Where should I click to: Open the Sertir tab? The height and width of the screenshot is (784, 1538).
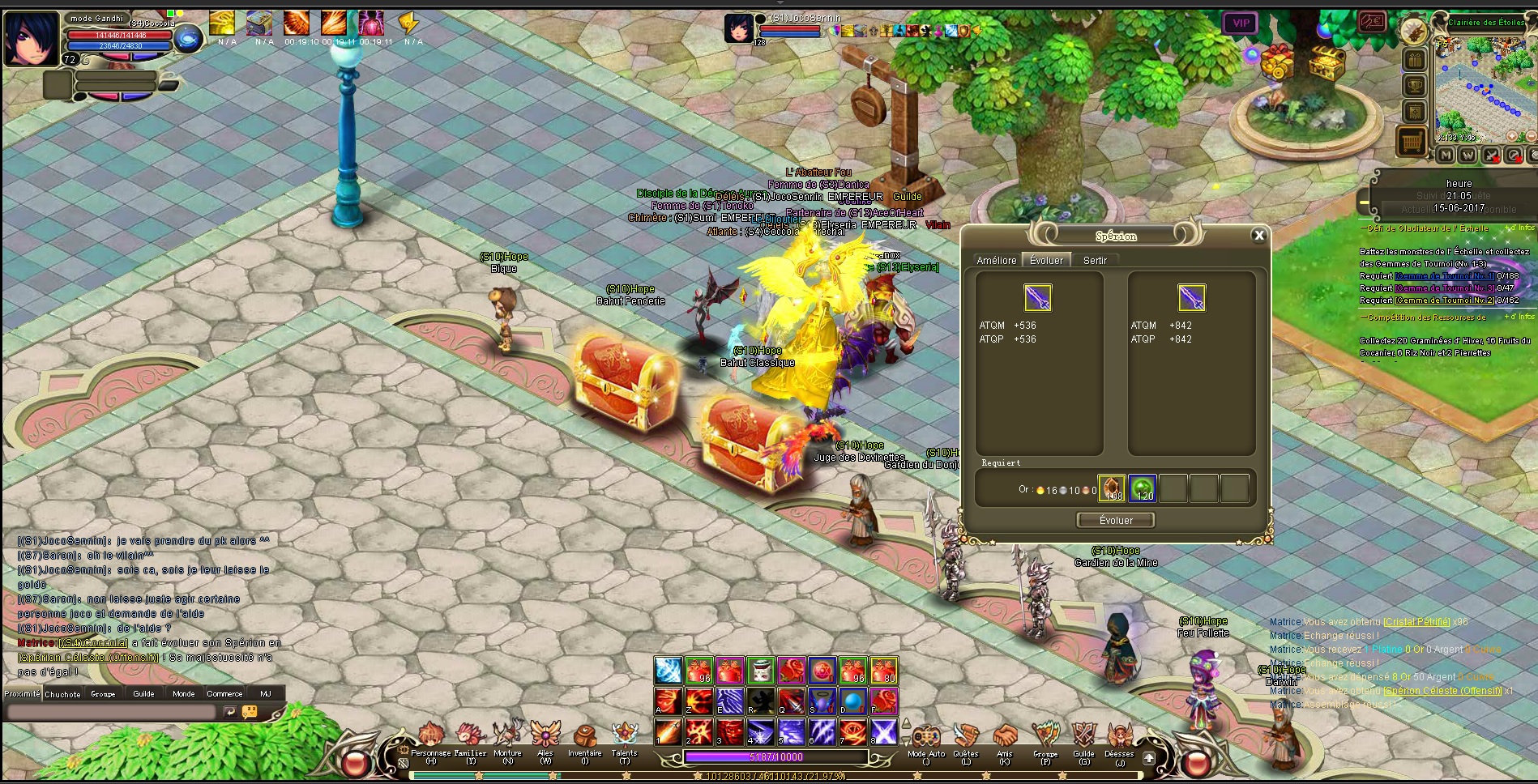[1095, 261]
